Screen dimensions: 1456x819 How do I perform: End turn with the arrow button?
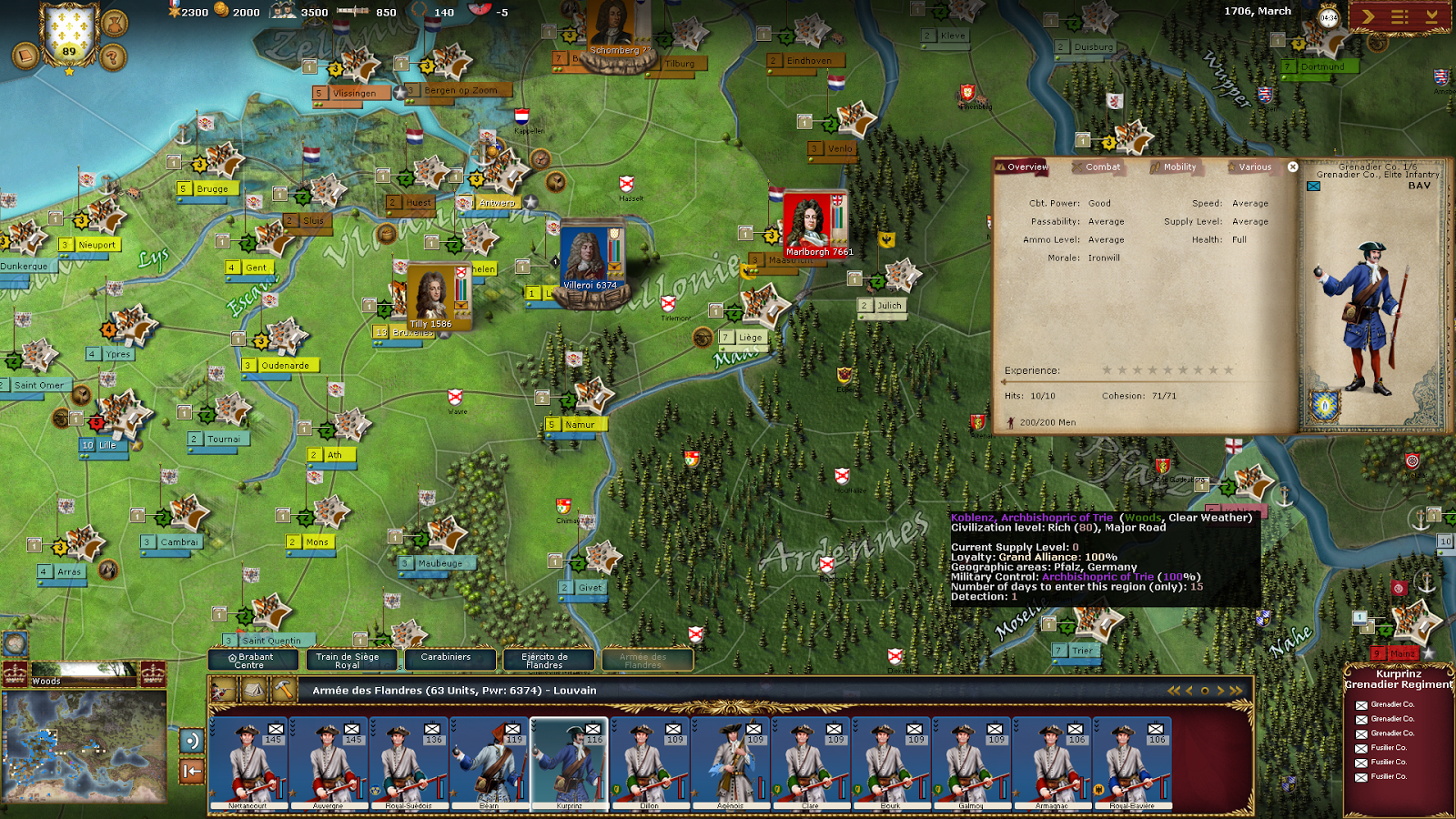(x=1368, y=16)
